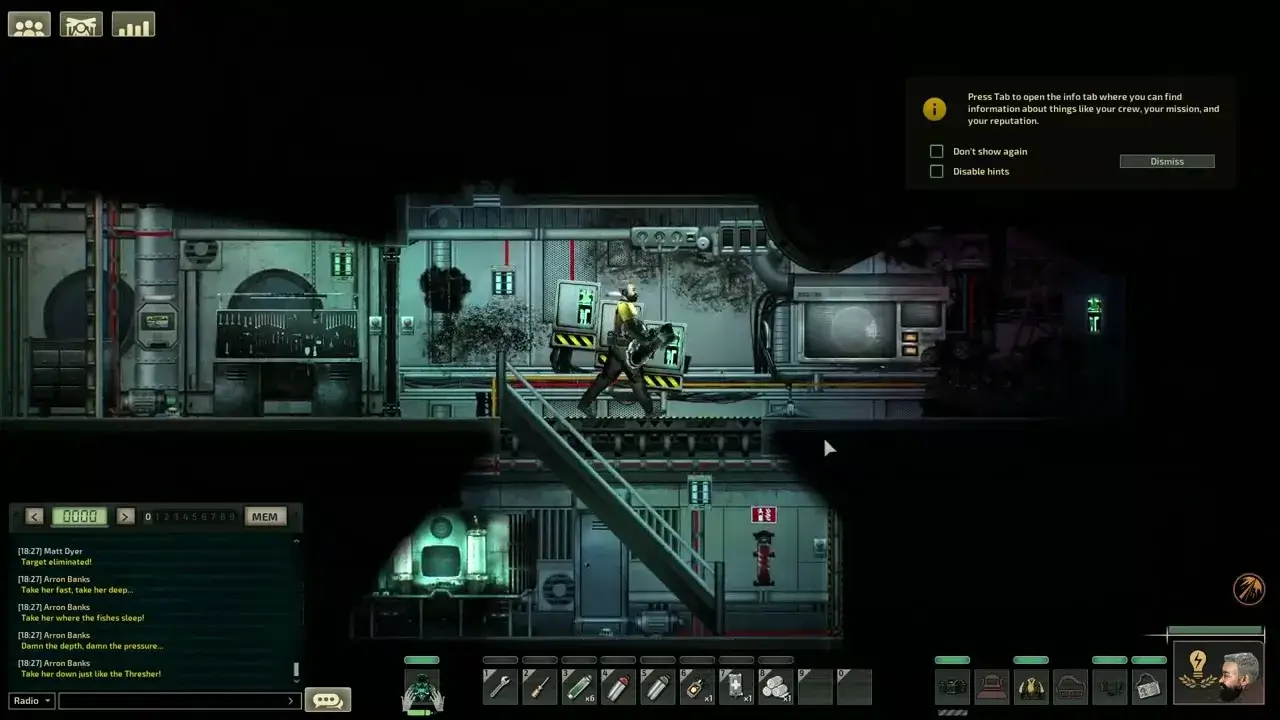
Task: Click the ID card equipment slot
Action: pos(1147,686)
